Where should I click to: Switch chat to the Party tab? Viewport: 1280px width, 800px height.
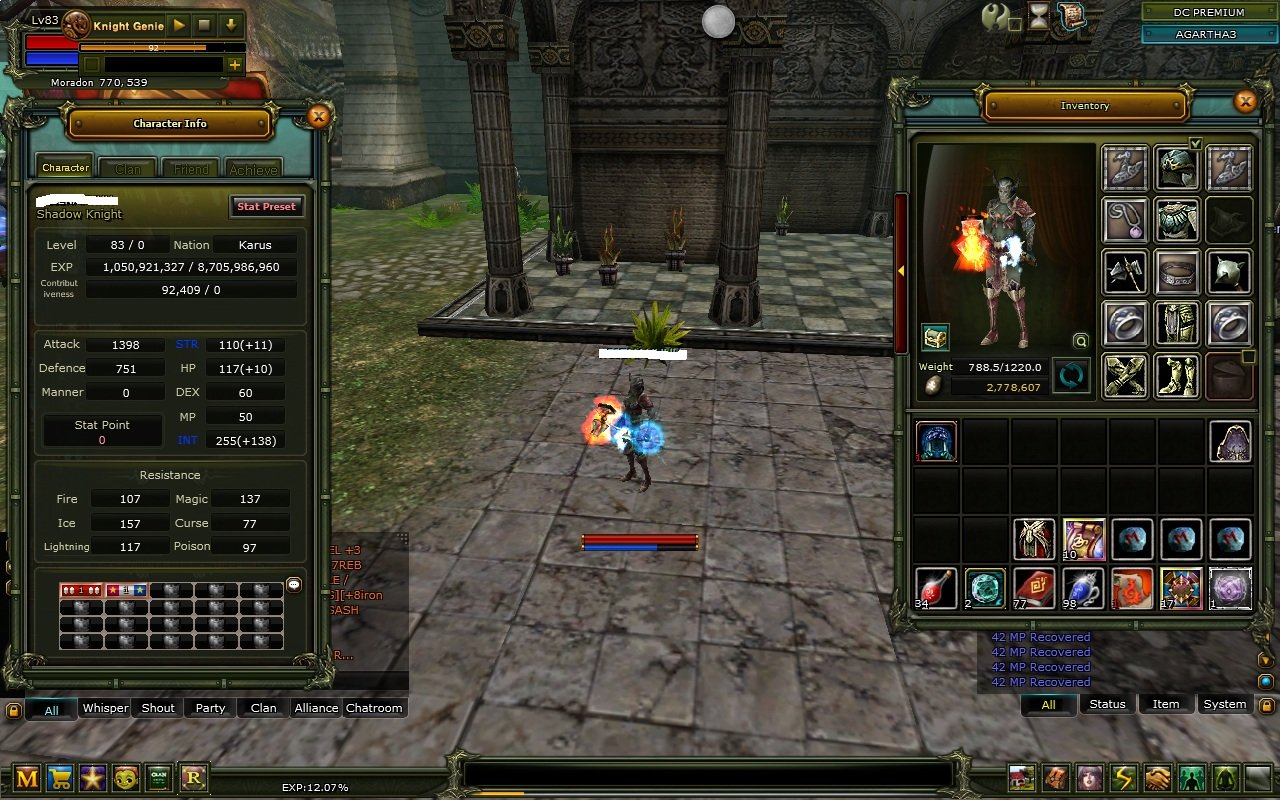coord(210,708)
